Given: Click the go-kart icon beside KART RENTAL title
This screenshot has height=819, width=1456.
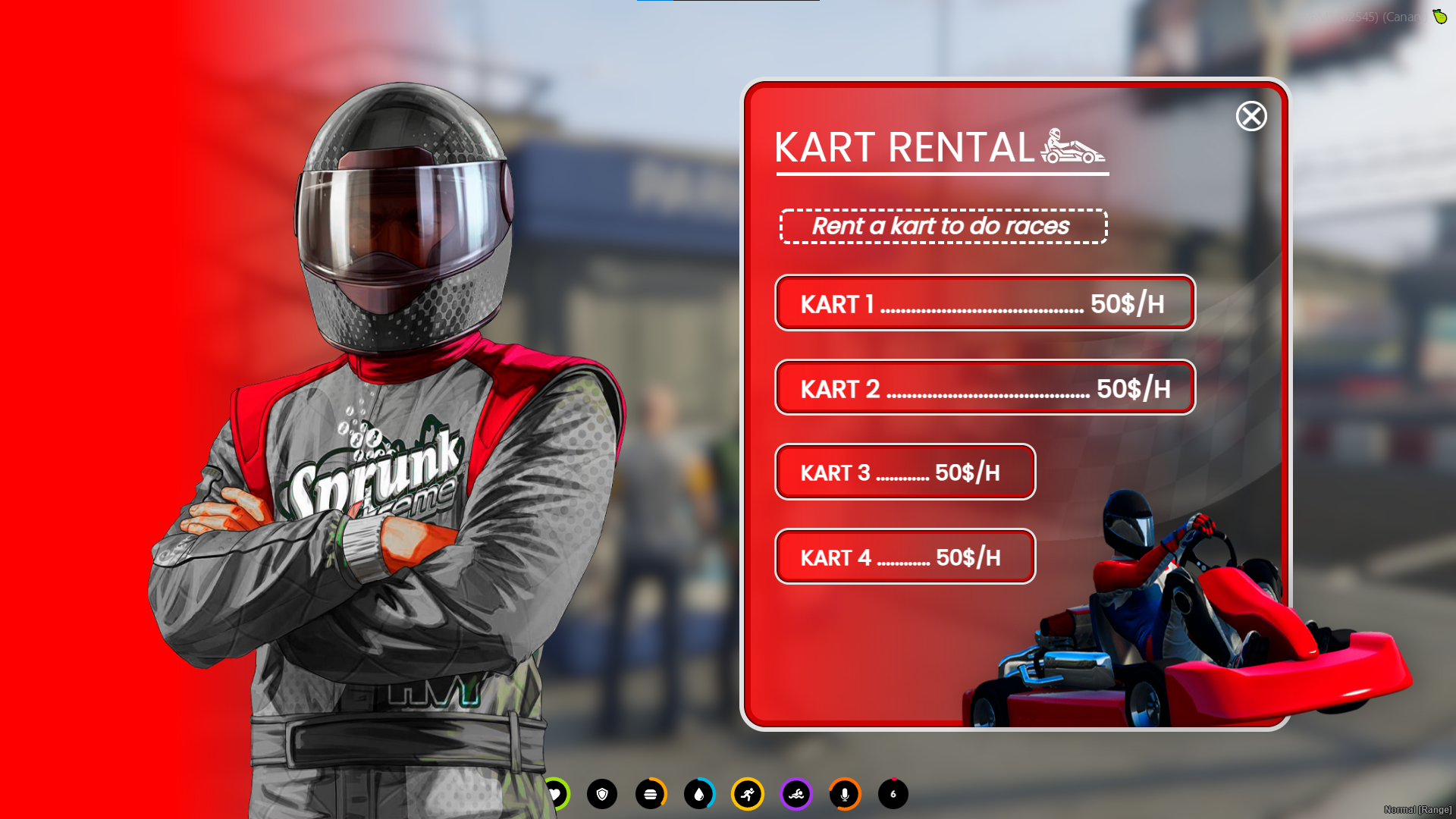Looking at the screenshot, I should 1075,149.
